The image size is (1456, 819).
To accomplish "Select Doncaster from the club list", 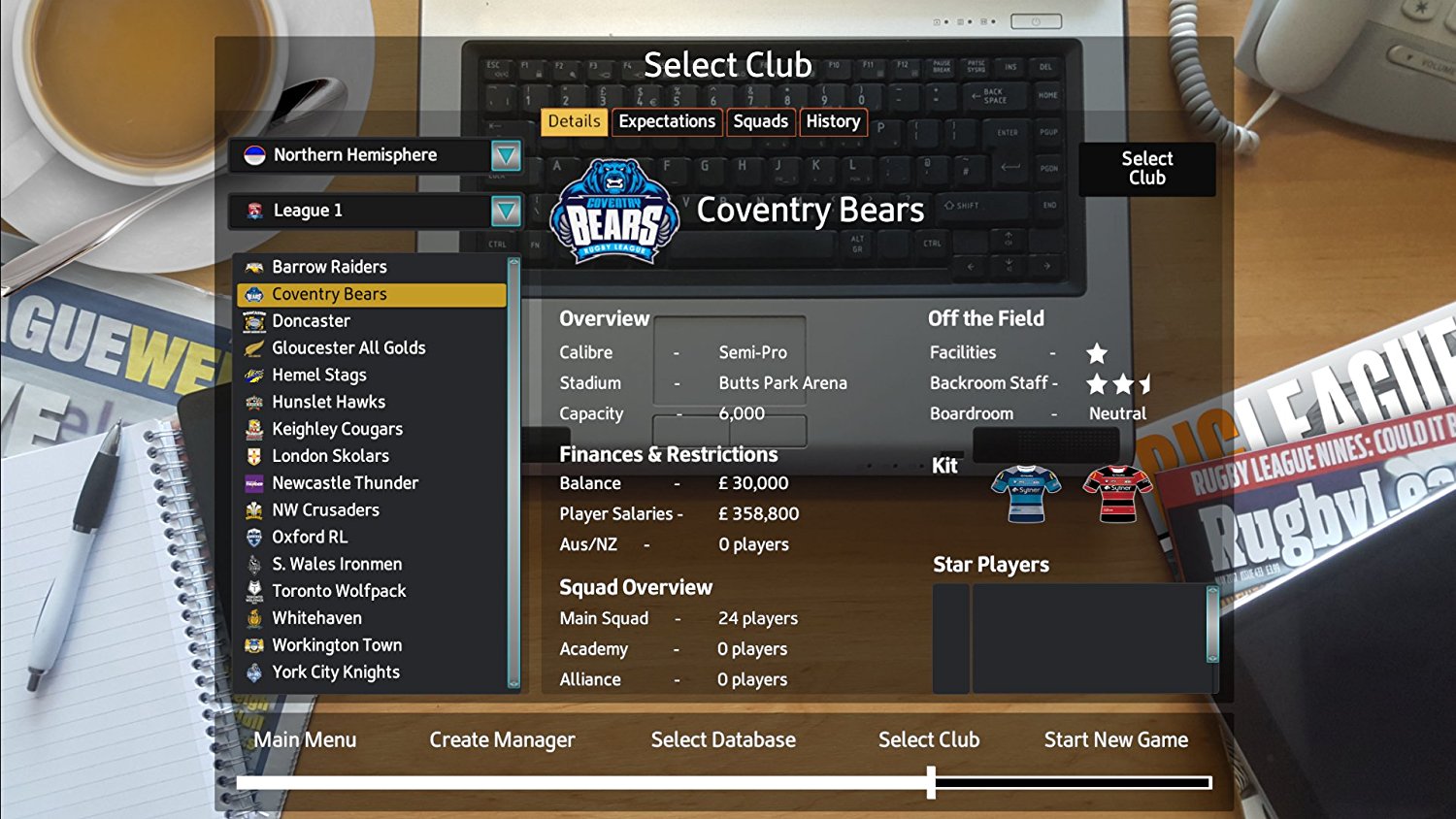I will point(314,320).
